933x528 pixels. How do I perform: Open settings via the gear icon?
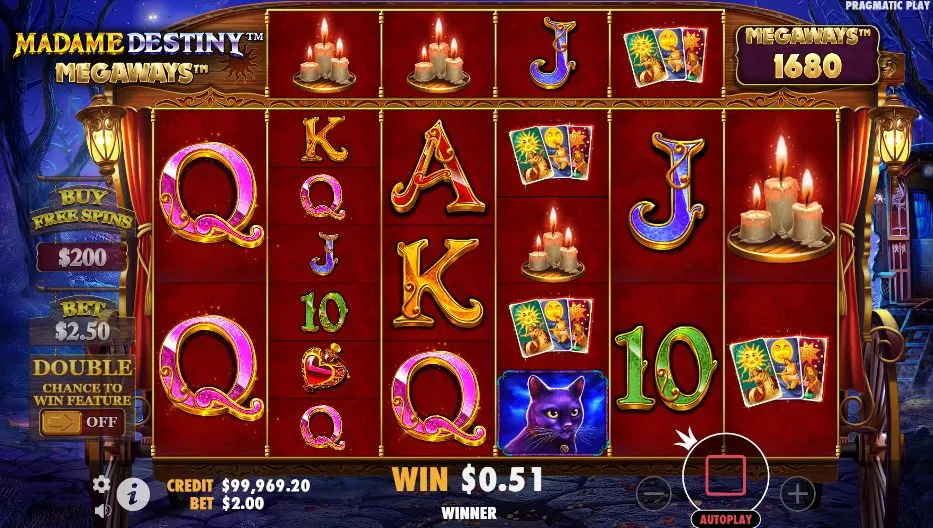coord(102,484)
